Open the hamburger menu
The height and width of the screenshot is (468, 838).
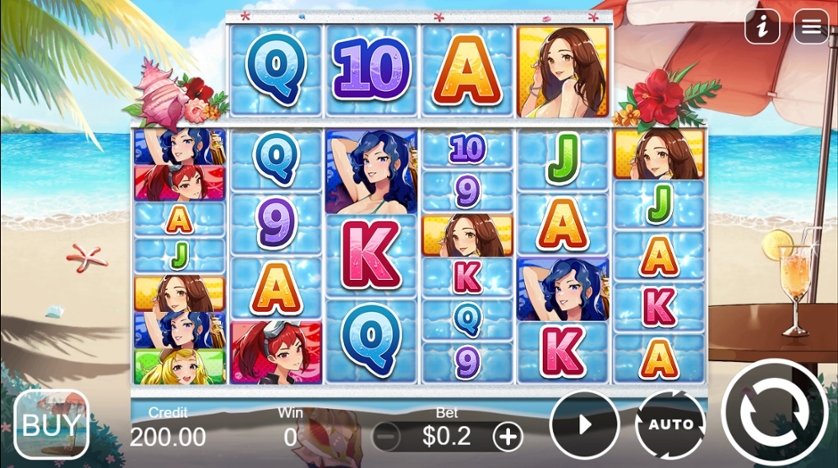pos(811,27)
